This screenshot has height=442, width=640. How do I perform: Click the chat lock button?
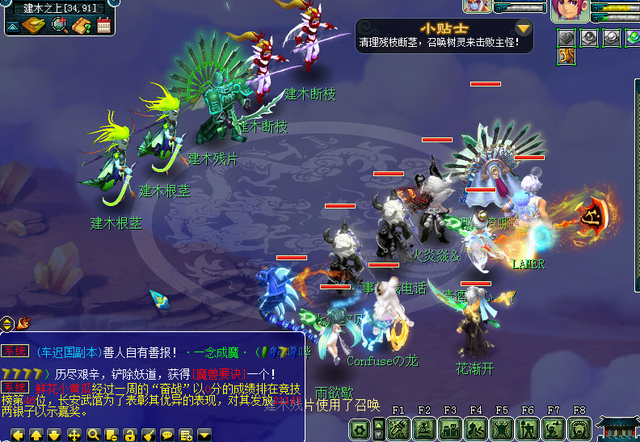tap(129, 434)
